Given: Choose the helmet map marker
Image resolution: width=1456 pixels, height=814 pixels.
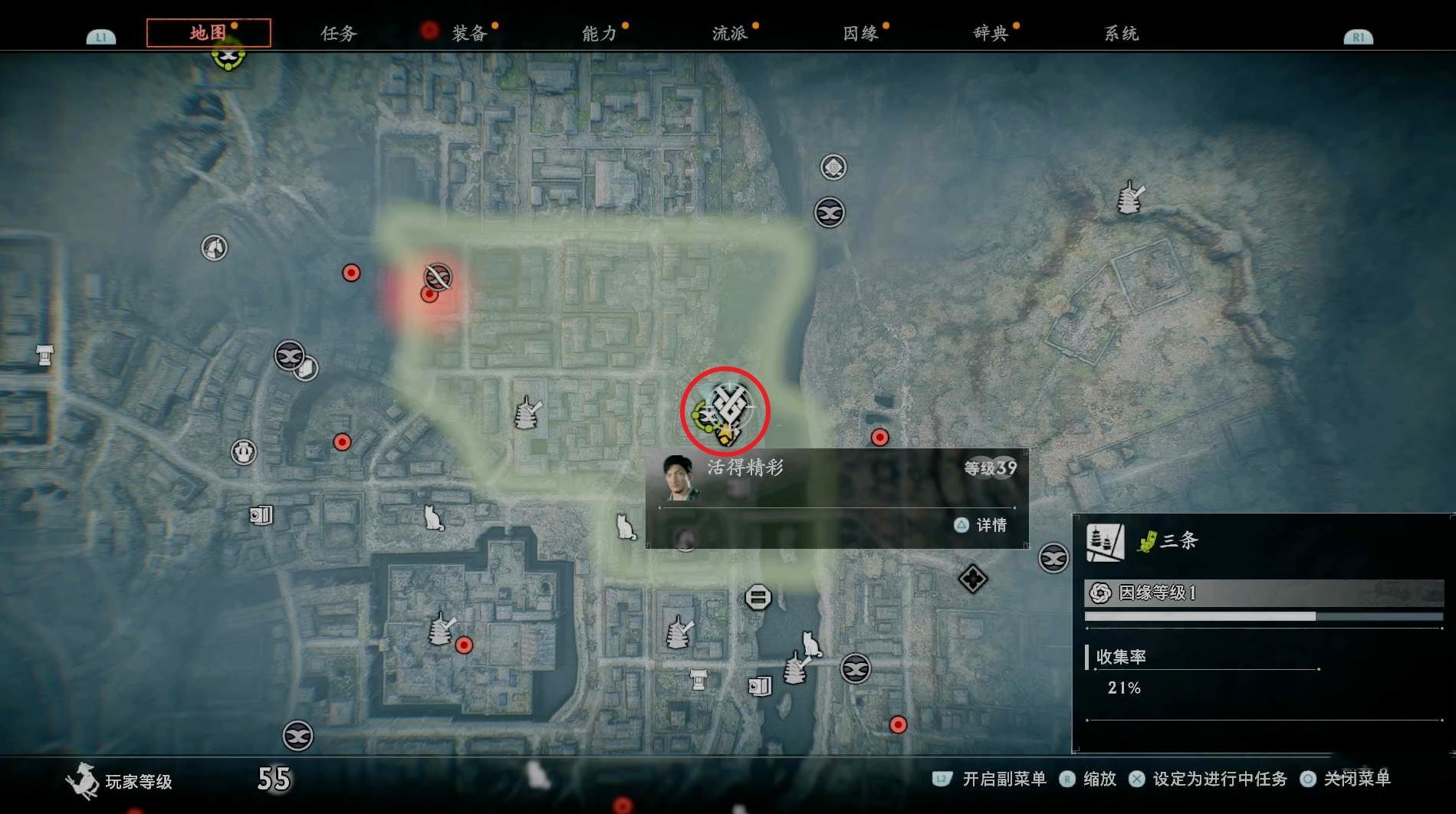Looking at the screenshot, I should tap(244, 451).
